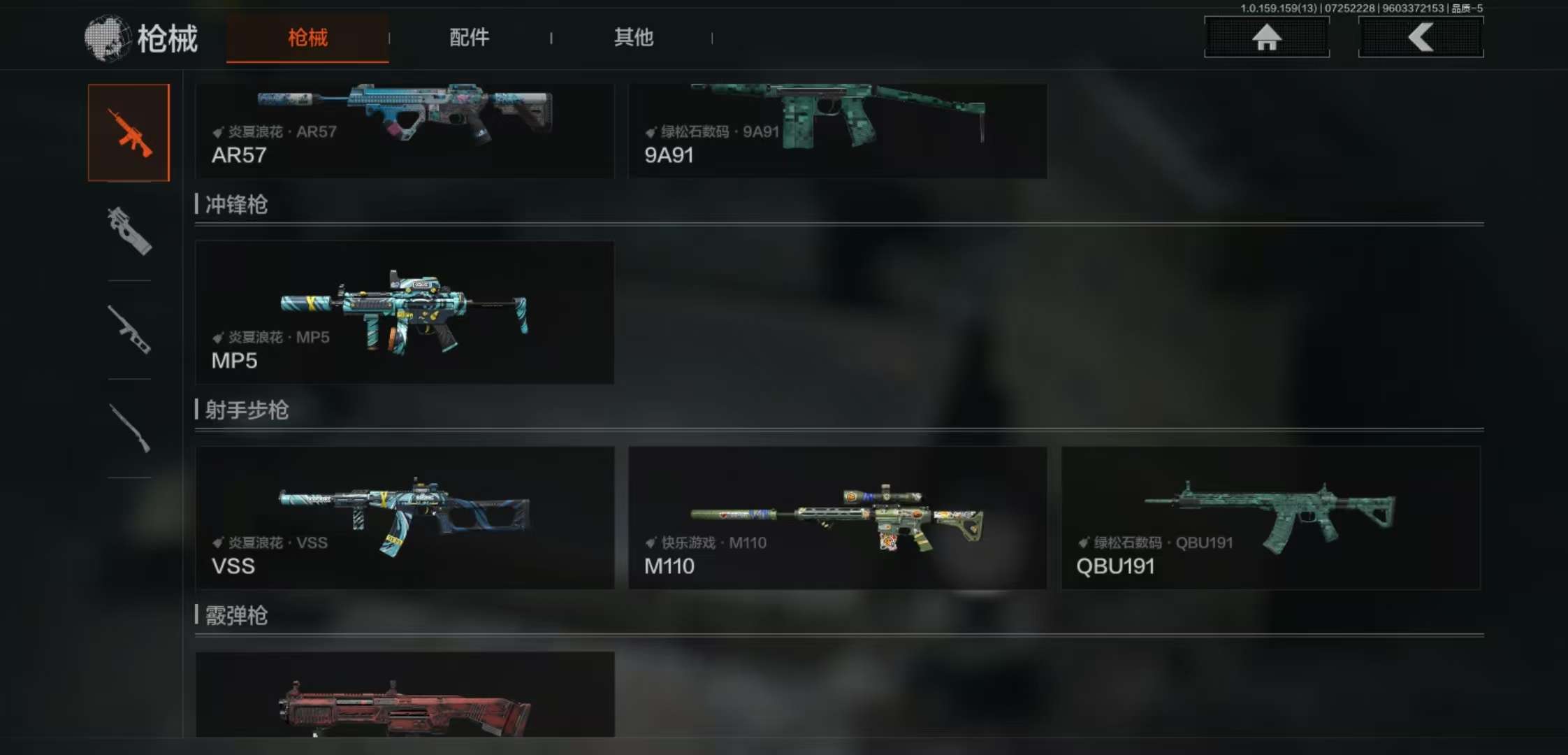Switch to the 枪械 tab

click(x=307, y=38)
